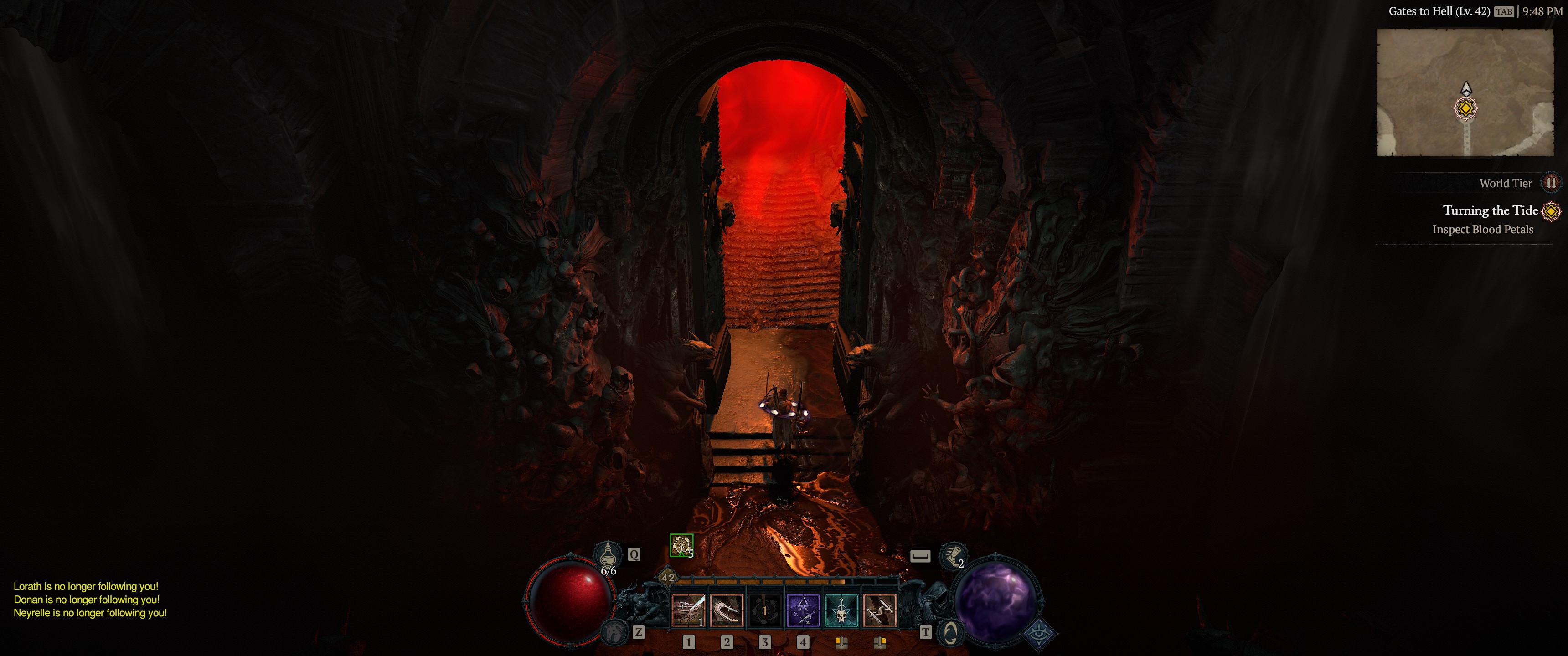Select the darkened cooldown skill slot
Image resolution: width=1568 pixels, height=656 pixels.
(x=764, y=610)
